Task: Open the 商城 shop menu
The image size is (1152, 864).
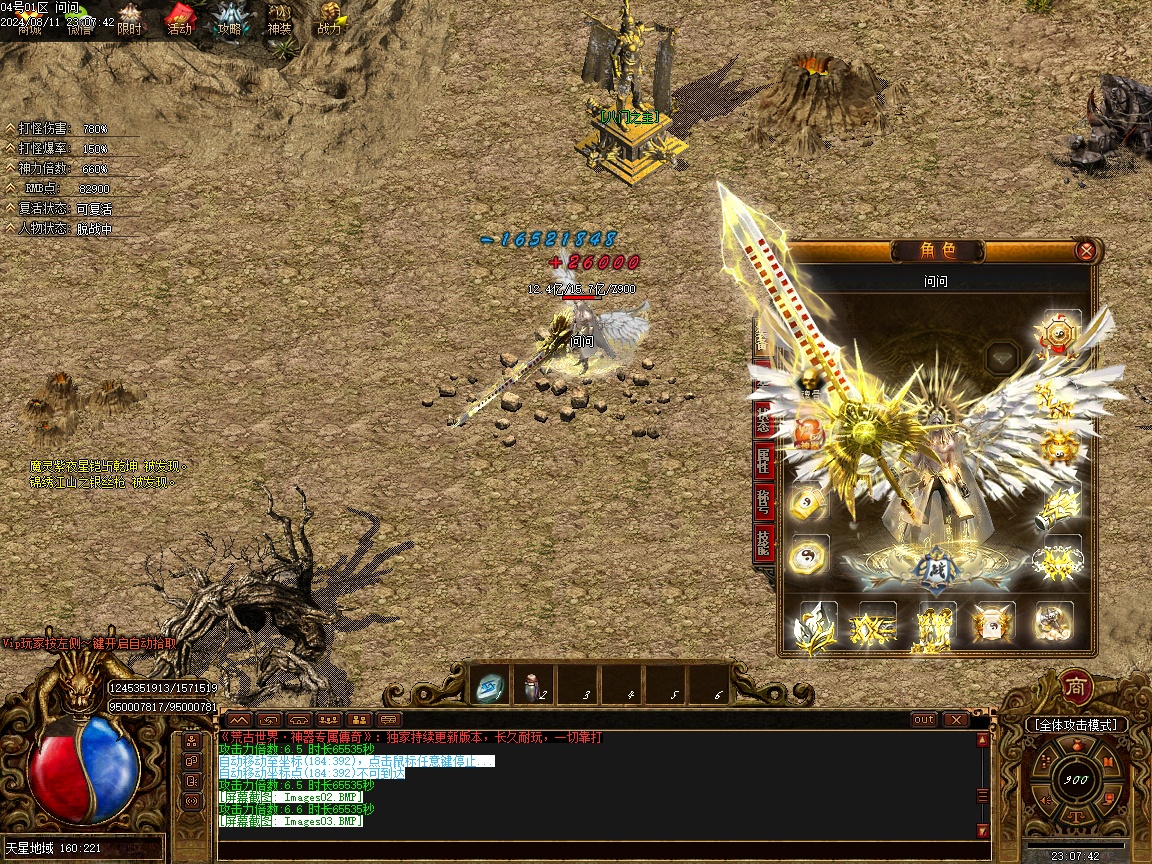Action: coord(30,18)
